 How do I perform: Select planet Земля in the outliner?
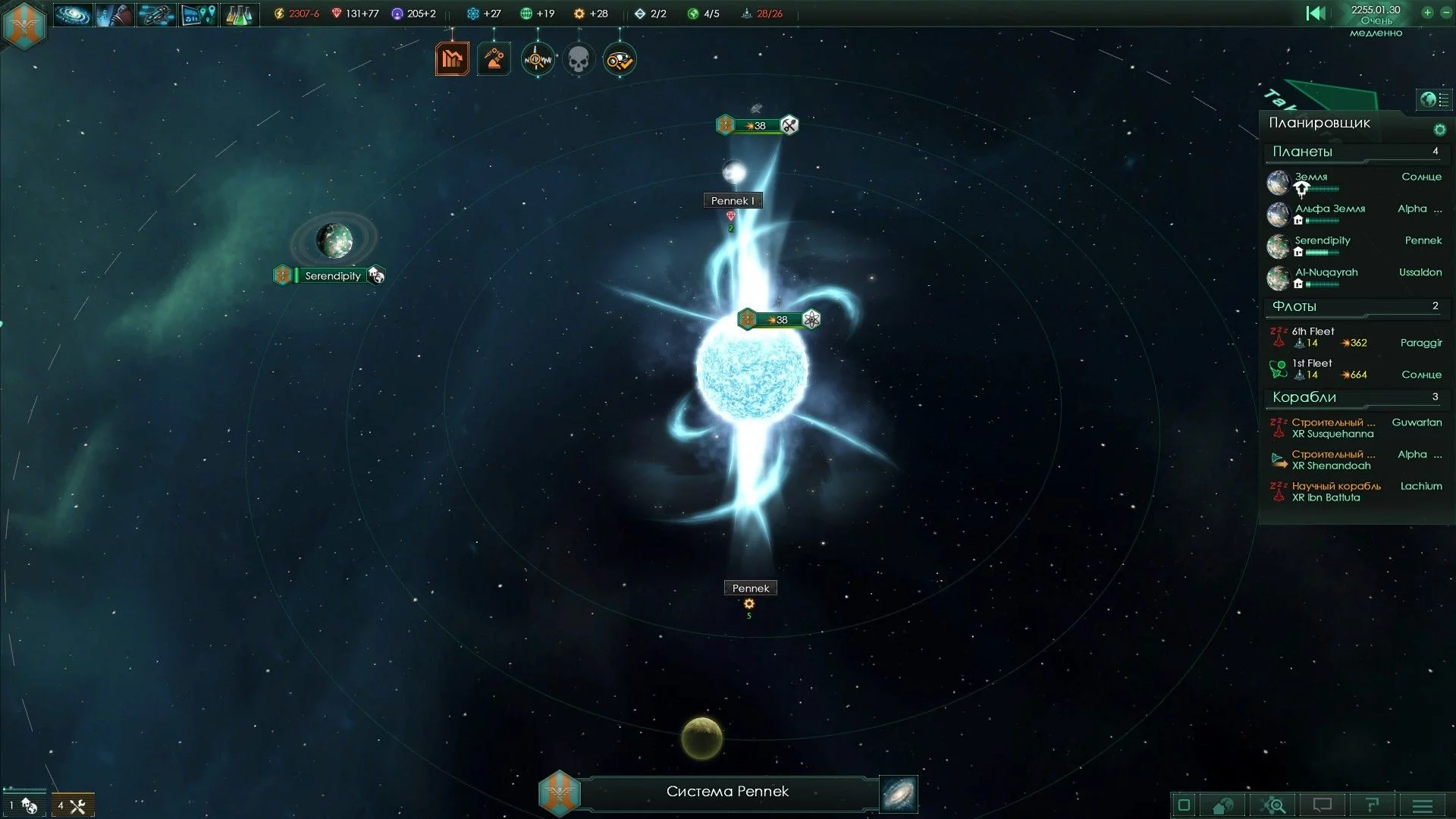pyautogui.click(x=1311, y=177)
